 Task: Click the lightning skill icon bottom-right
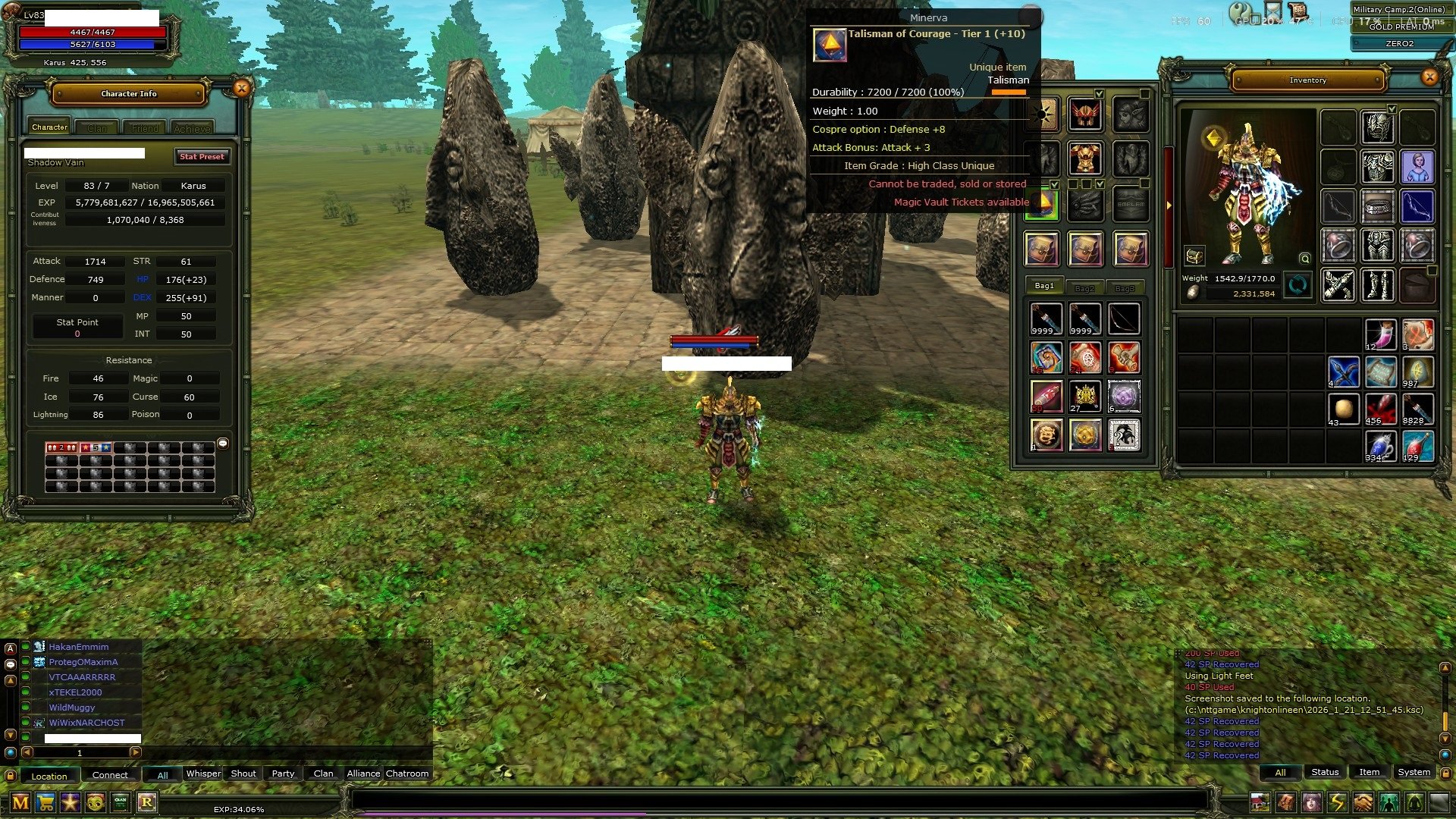click(1337, 804)
